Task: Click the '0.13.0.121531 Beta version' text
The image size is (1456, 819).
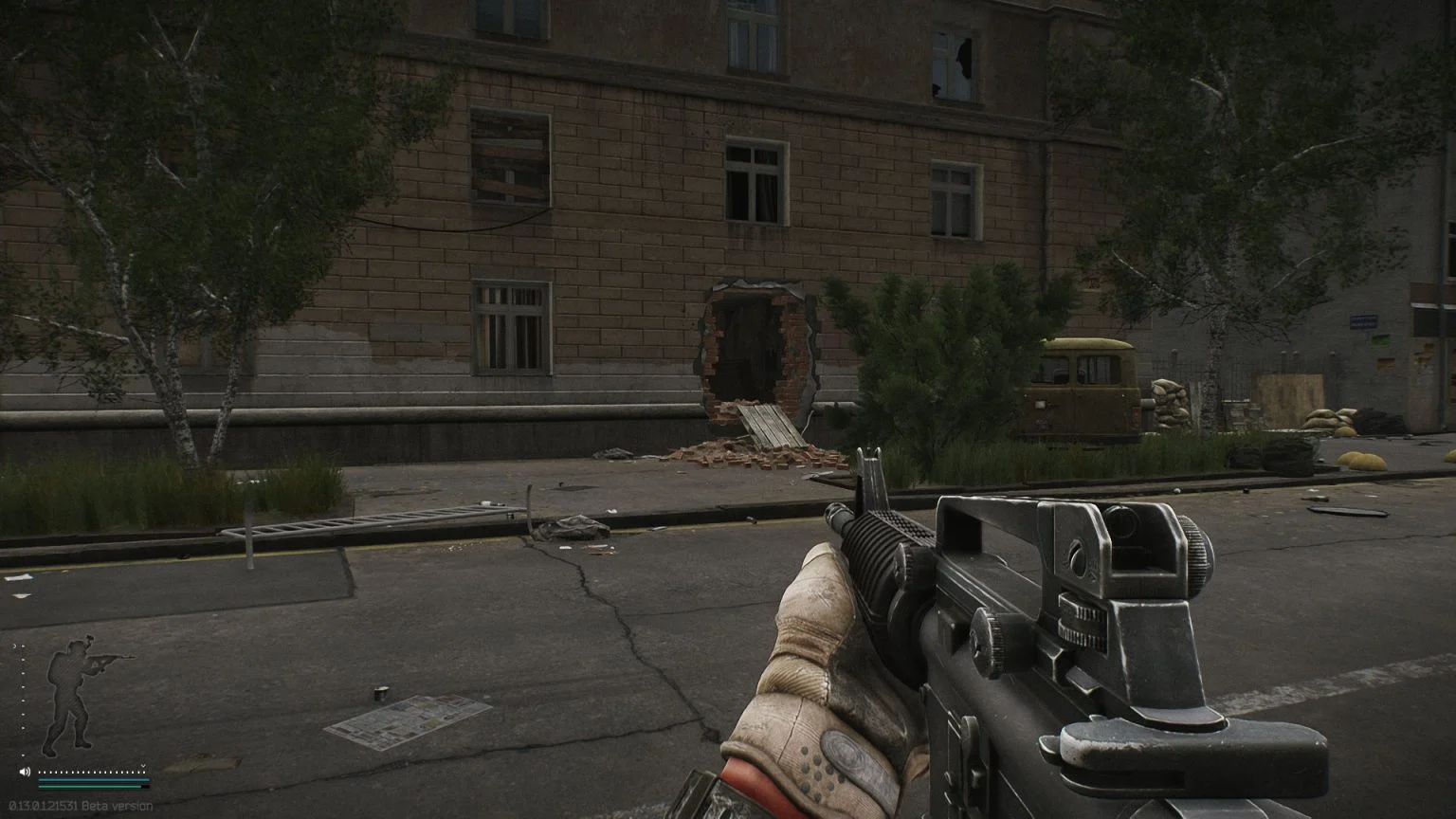Action: point(81,806)
